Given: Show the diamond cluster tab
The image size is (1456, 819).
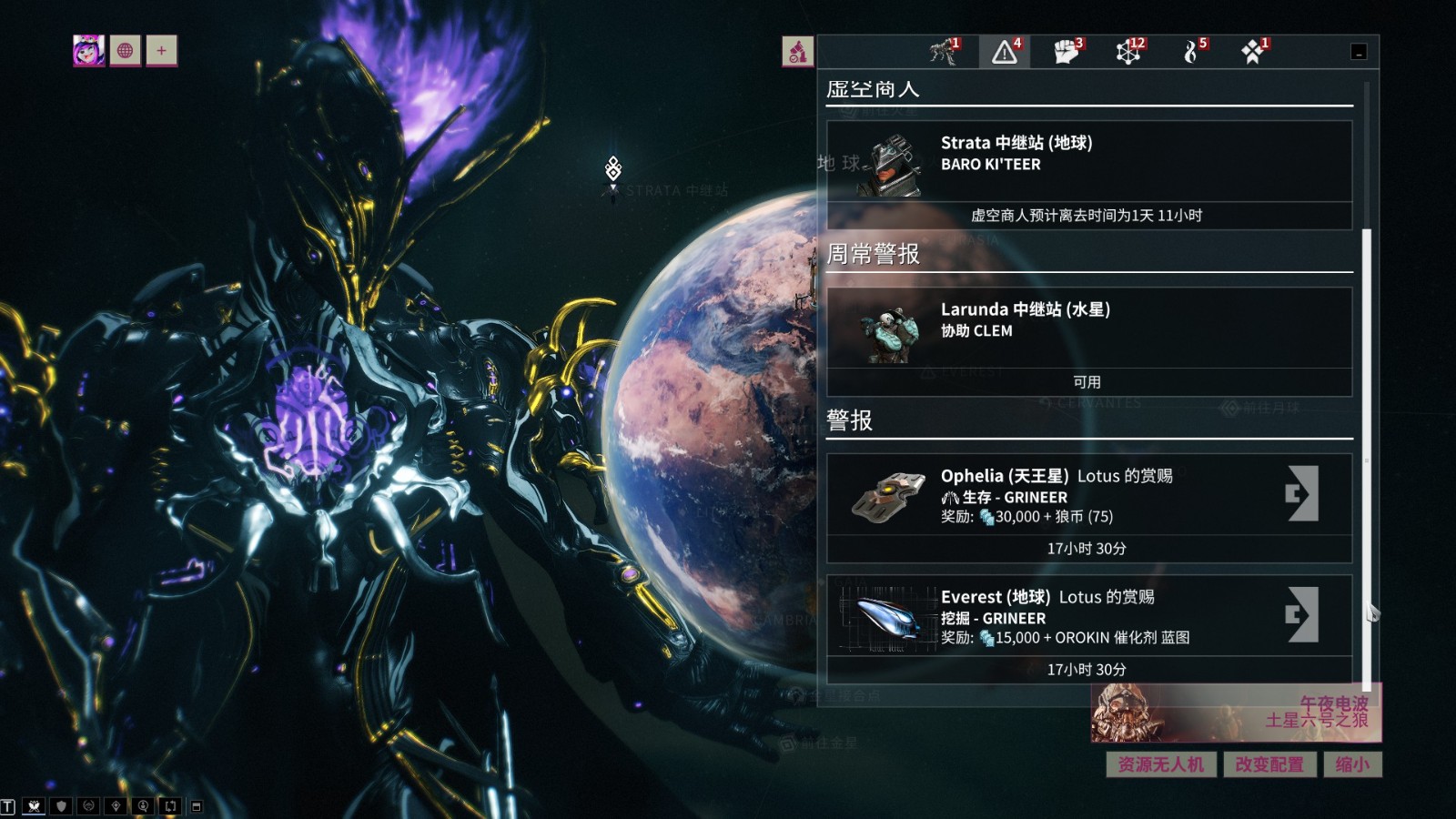Looking at the screenshot, I should [x=1253, y=51].
